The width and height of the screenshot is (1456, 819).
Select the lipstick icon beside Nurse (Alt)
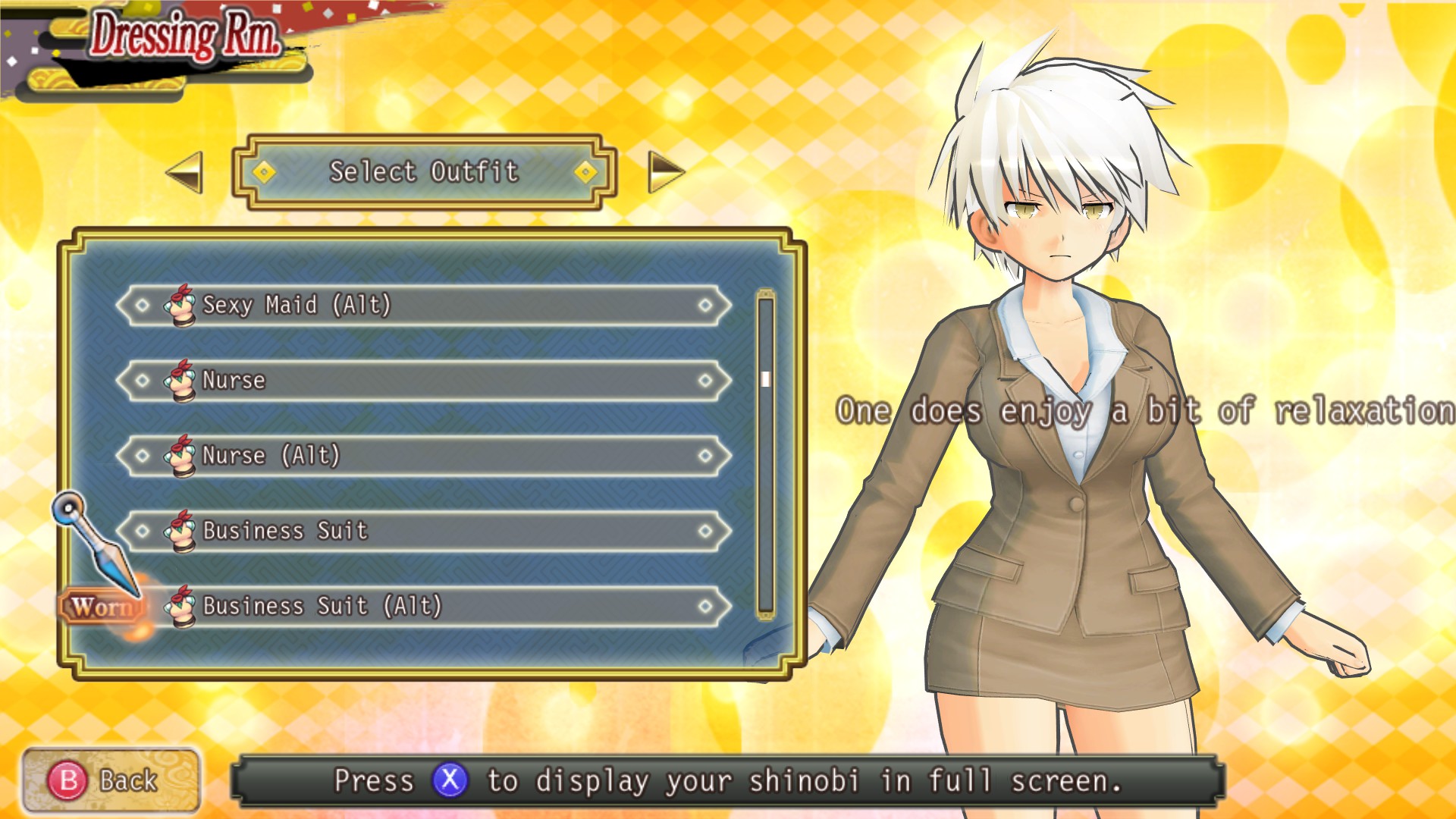[181, 455]
